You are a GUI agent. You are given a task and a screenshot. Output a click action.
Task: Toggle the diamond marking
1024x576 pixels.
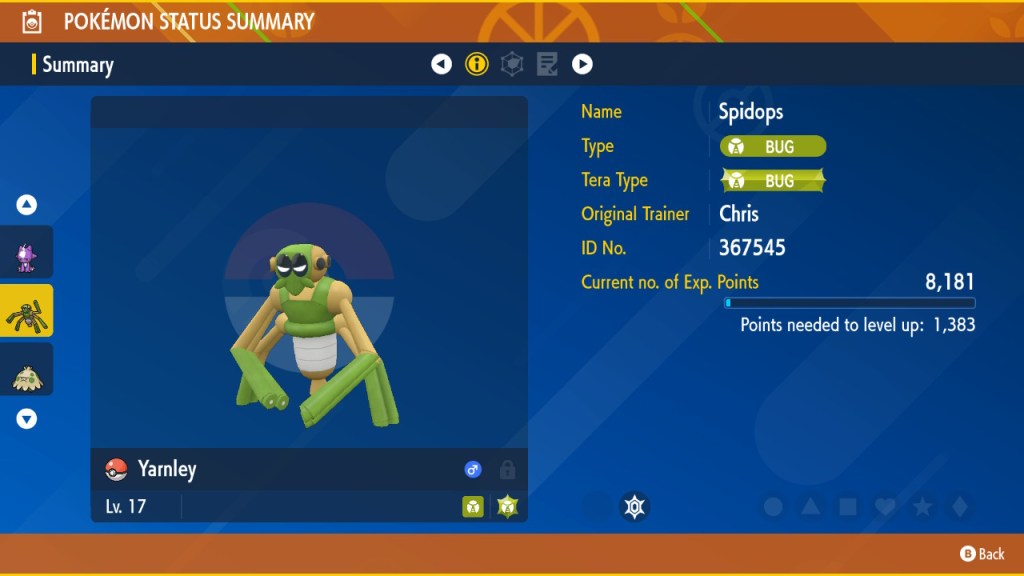click(x=958, y=507)
